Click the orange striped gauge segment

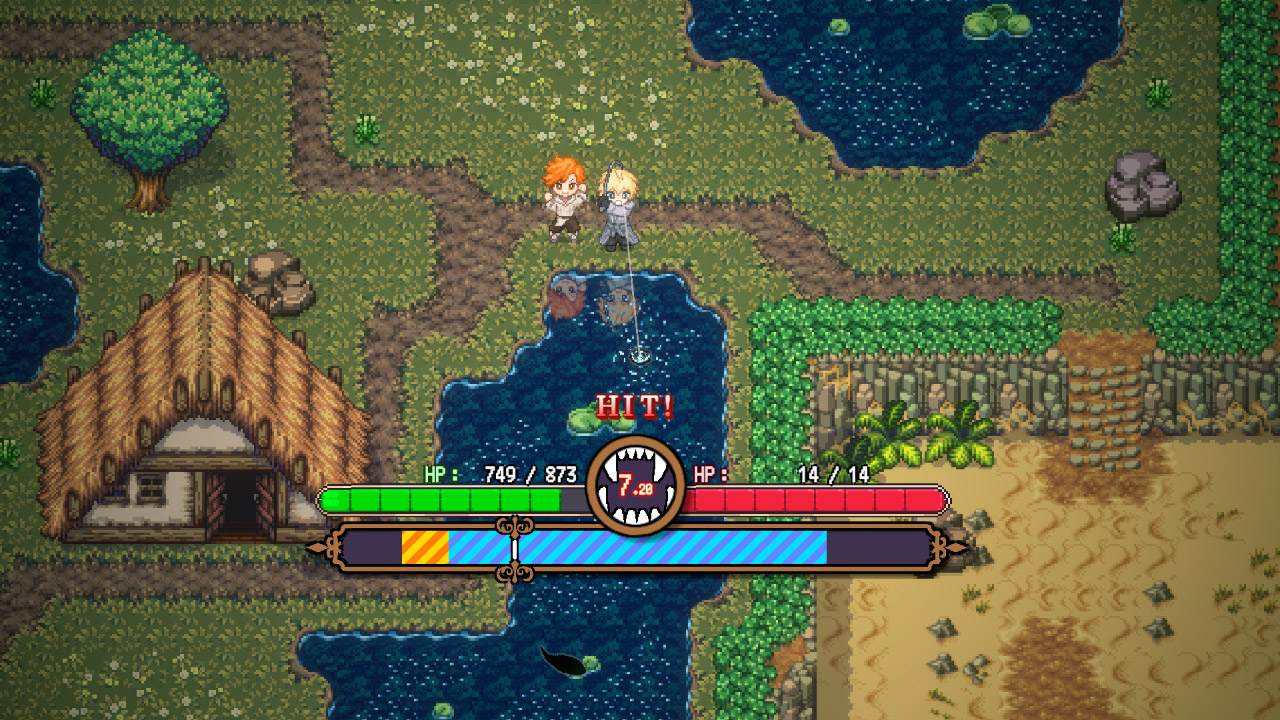[424, 546]
